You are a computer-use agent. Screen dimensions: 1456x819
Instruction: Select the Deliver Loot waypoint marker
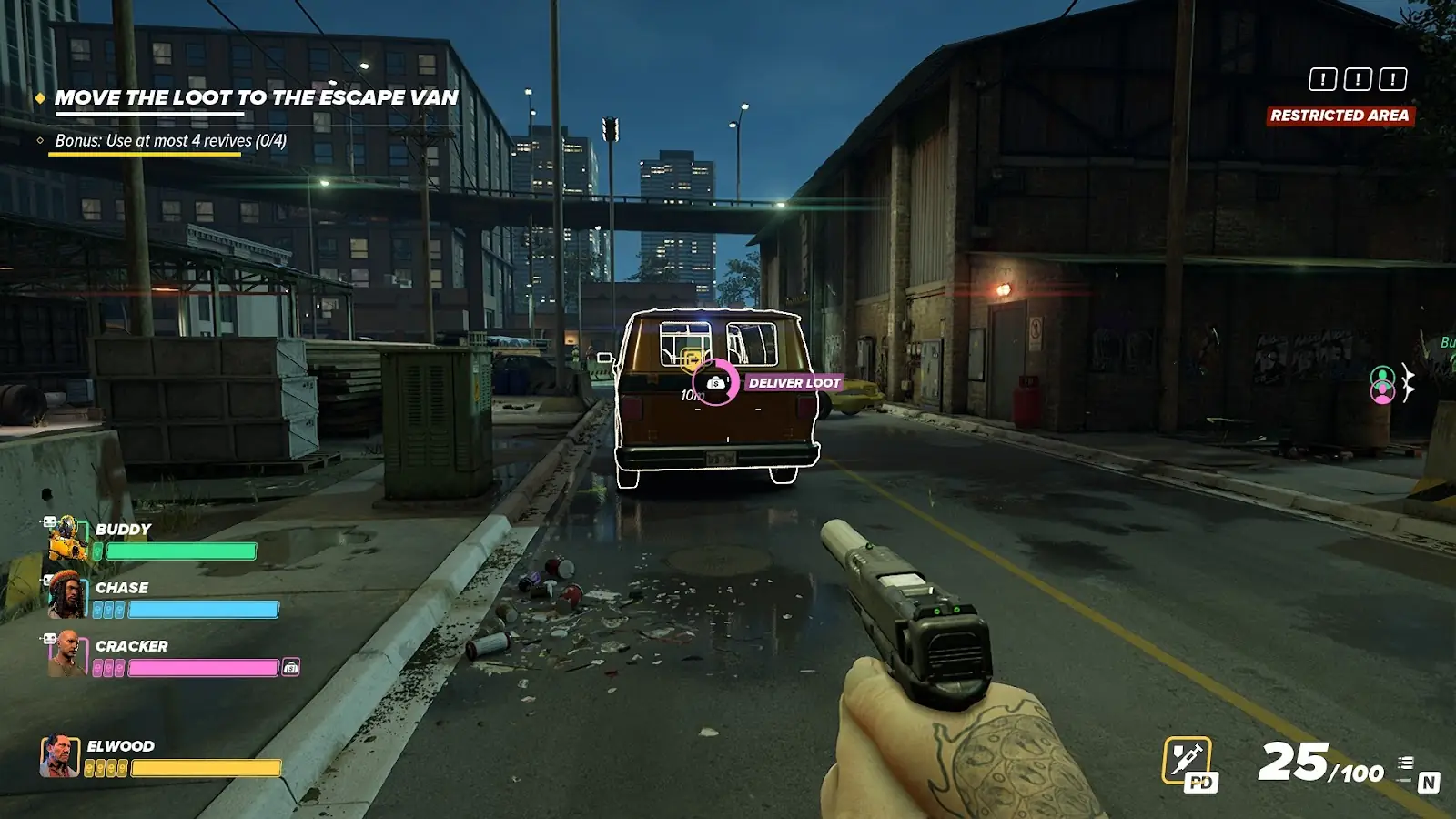[x=716, y=383]
